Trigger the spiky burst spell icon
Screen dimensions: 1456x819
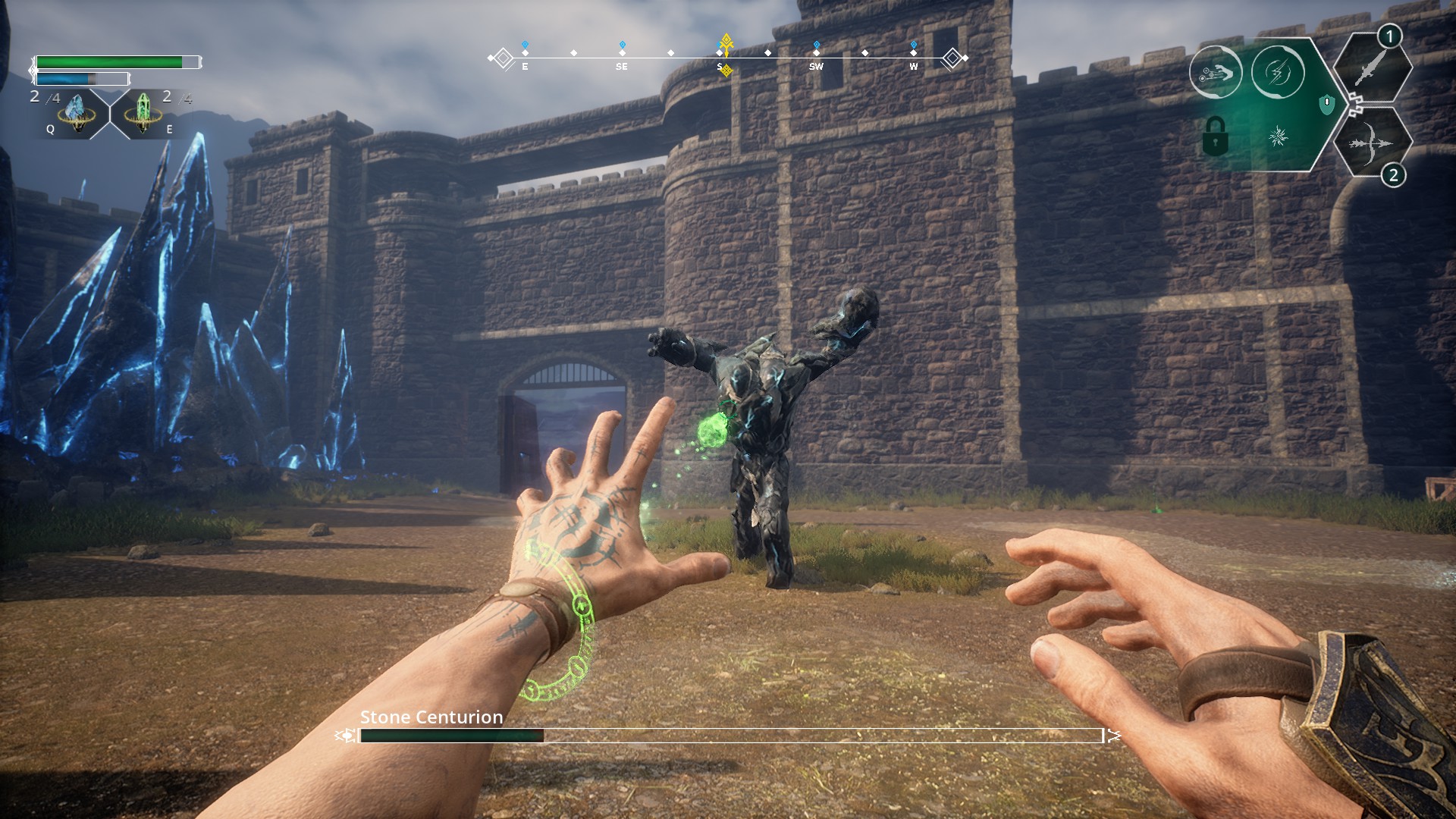[1279, 136]
